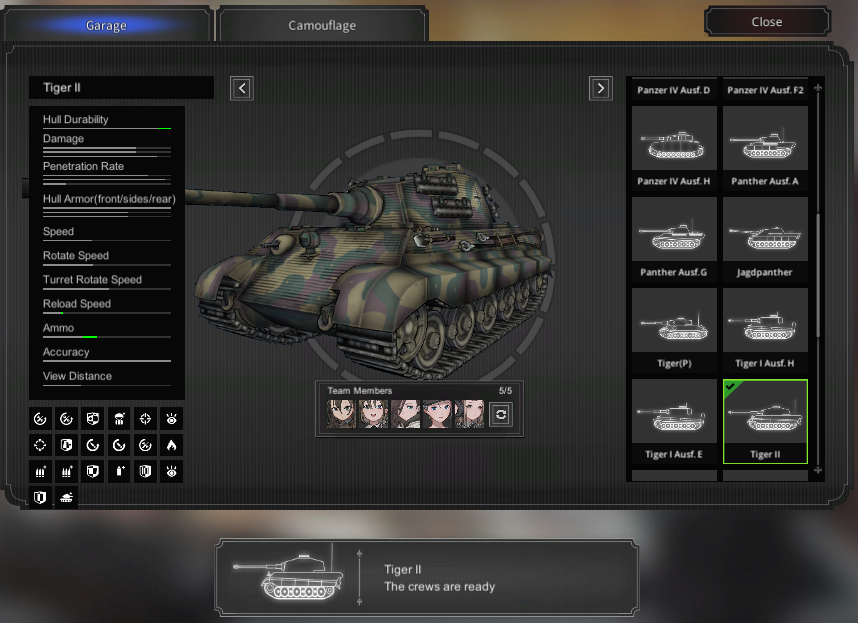
Task: Click the first crew member portrait
Action: point(339,414)
